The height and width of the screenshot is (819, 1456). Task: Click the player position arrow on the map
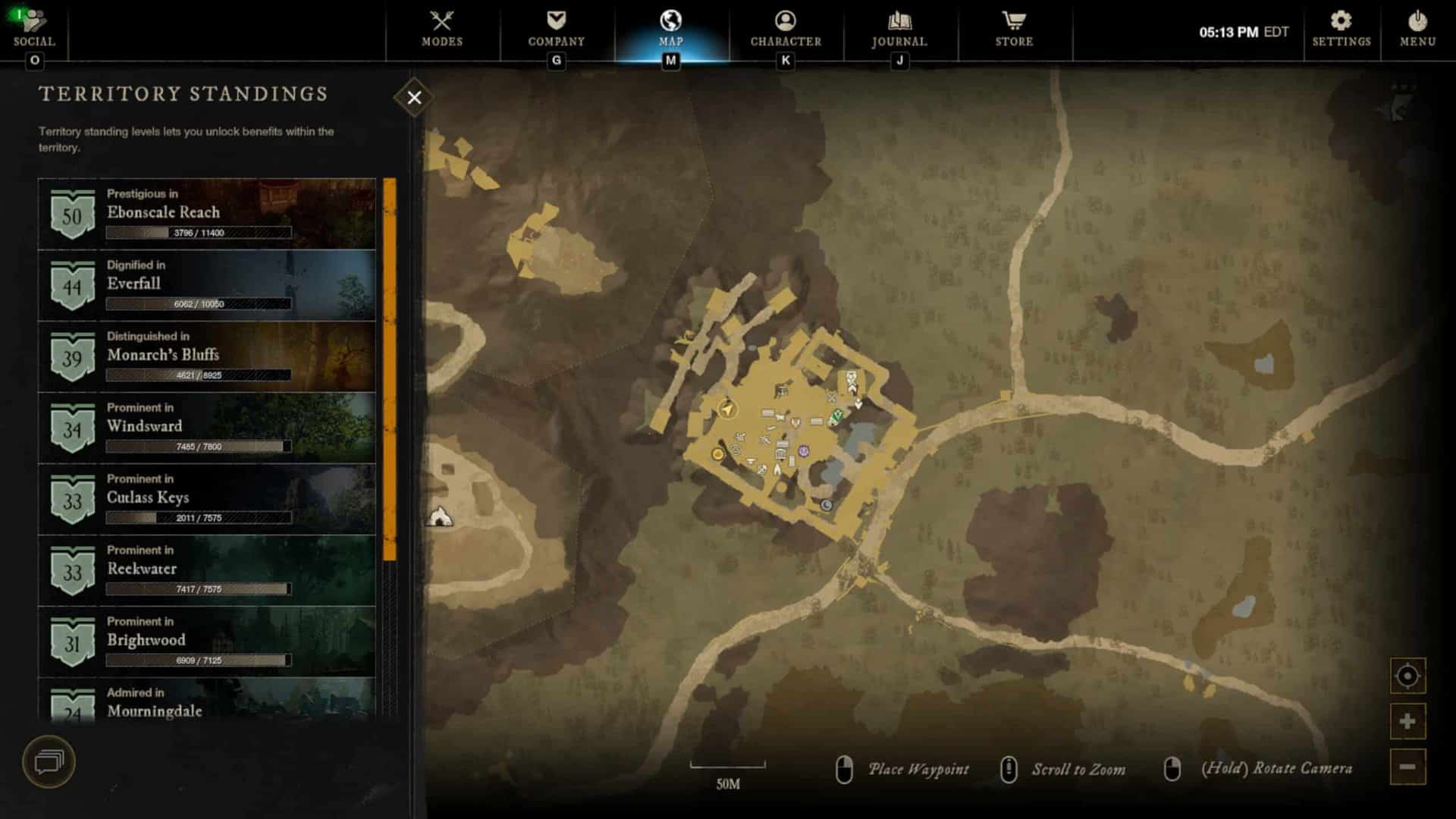pyautogui.click(x=727, y=409)
